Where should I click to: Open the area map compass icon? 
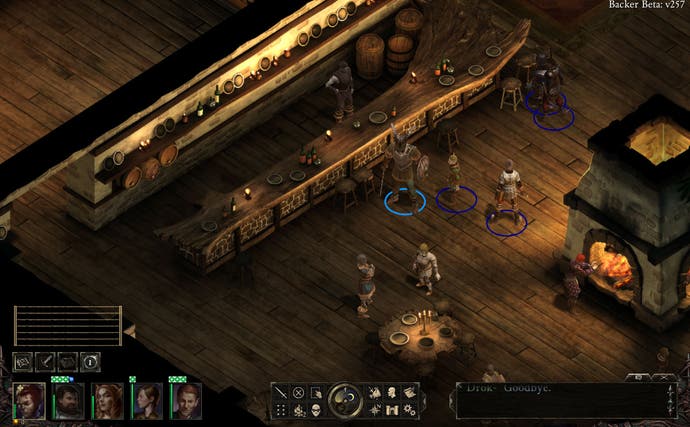pyautogui.click(x=375, y=410)
